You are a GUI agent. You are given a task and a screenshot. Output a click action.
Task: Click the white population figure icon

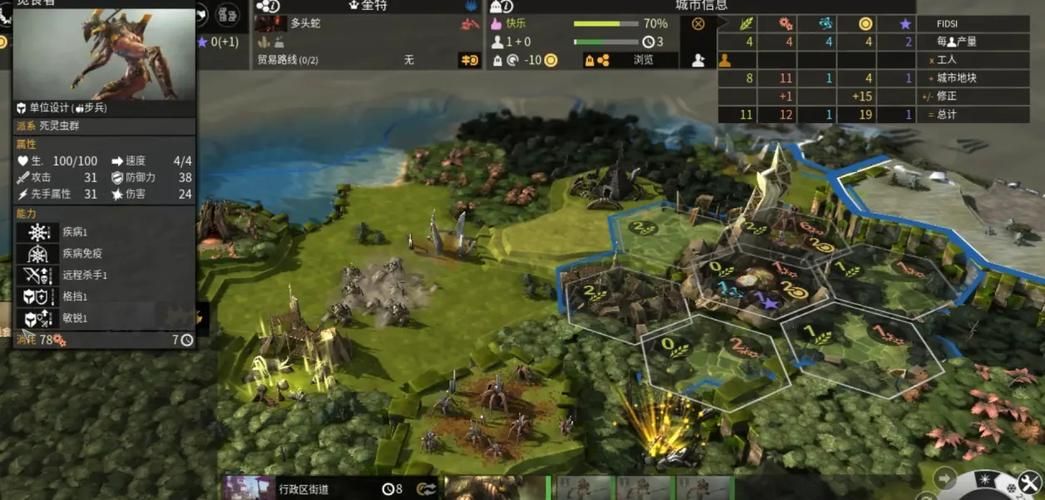tap(698, 60)
